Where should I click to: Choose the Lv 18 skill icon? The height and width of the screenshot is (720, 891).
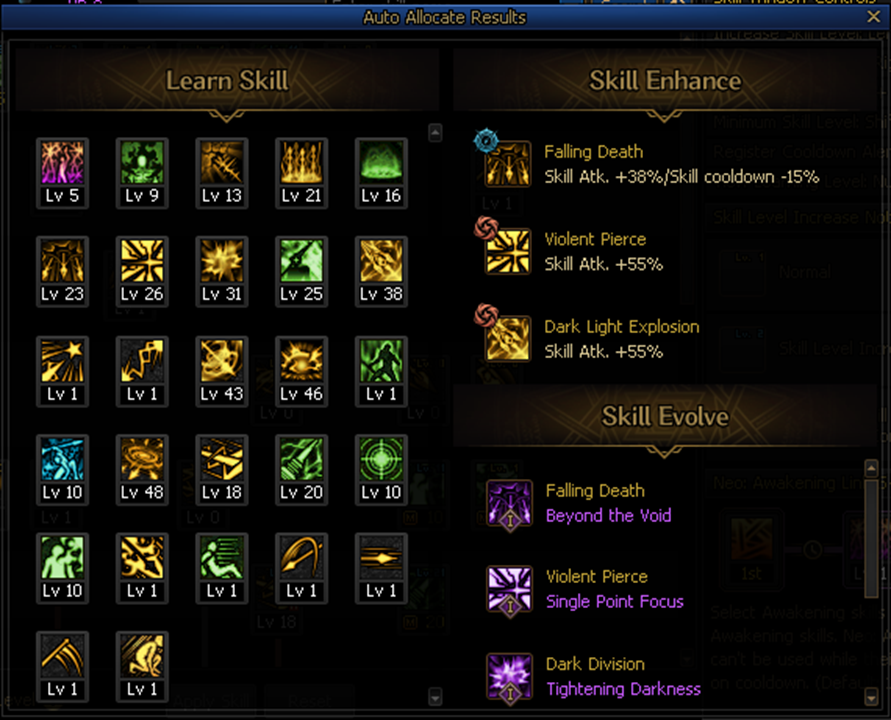pos(222,459)
